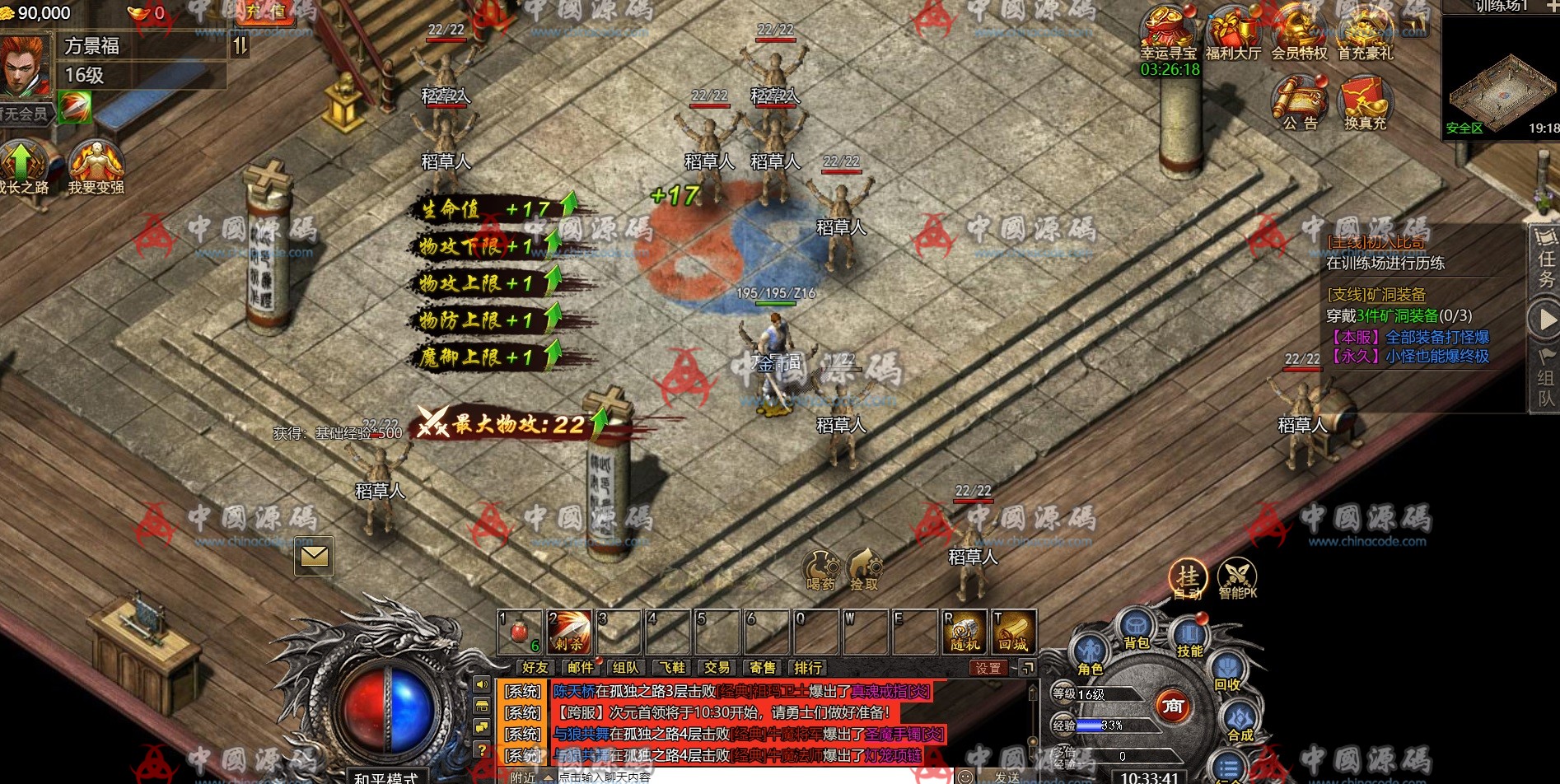Use the red potion in hotbar slot 1
The width and height of the screenshot is (1560, 784).
(519, 632)
